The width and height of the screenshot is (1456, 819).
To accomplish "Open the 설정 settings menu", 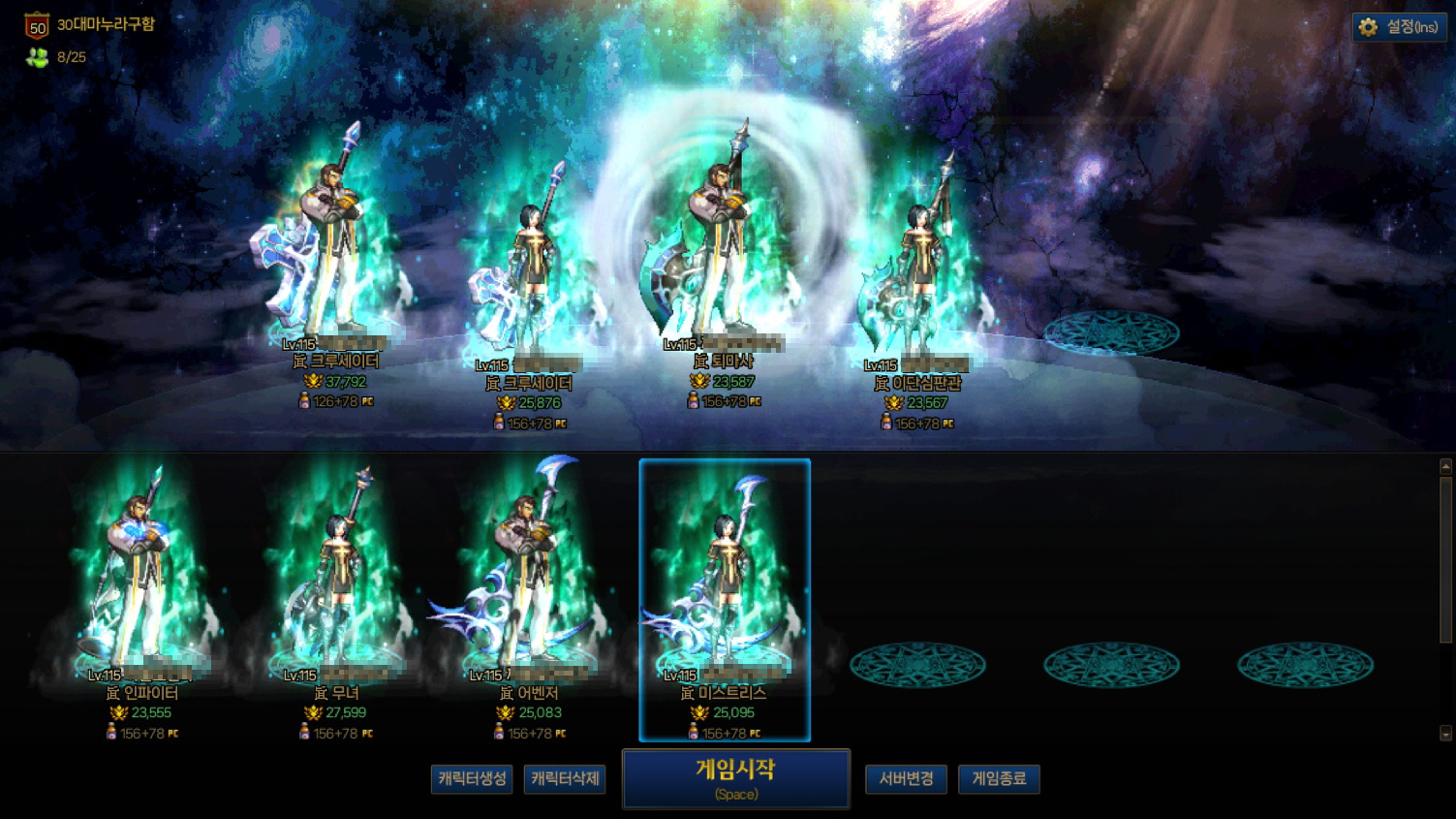I will click(1399, 27).
